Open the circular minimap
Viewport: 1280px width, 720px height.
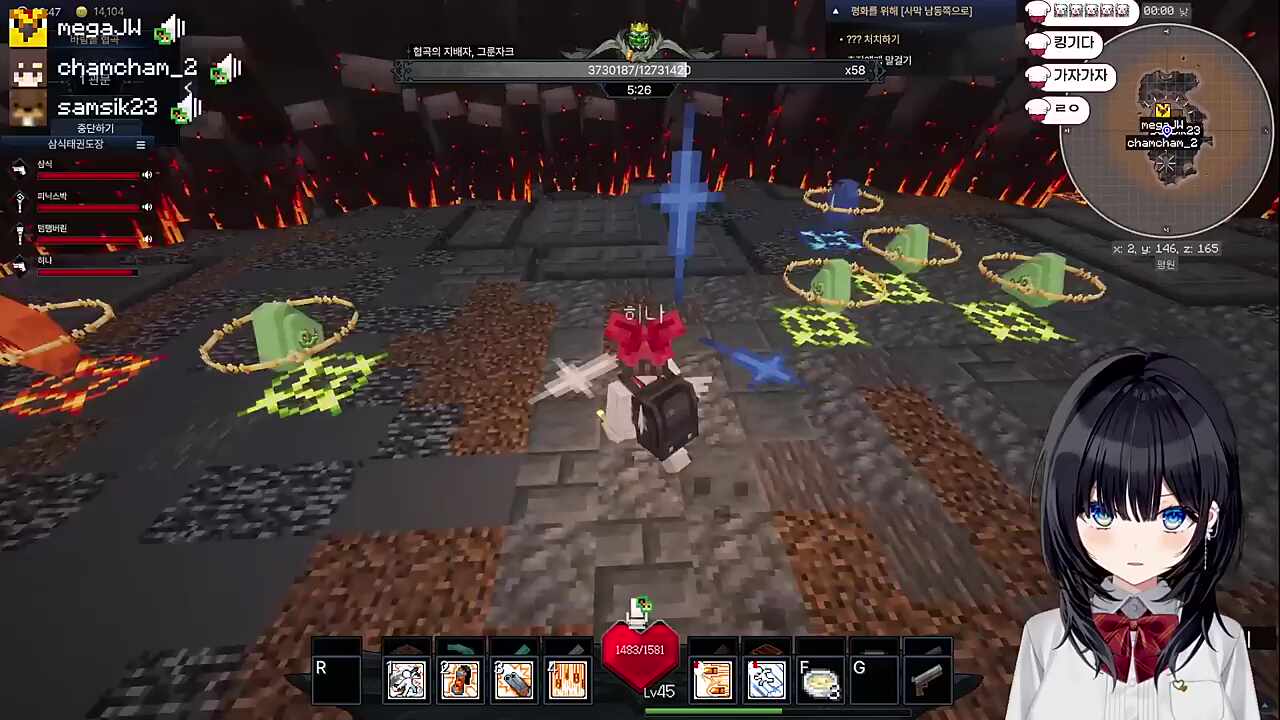click(1167, 130)
